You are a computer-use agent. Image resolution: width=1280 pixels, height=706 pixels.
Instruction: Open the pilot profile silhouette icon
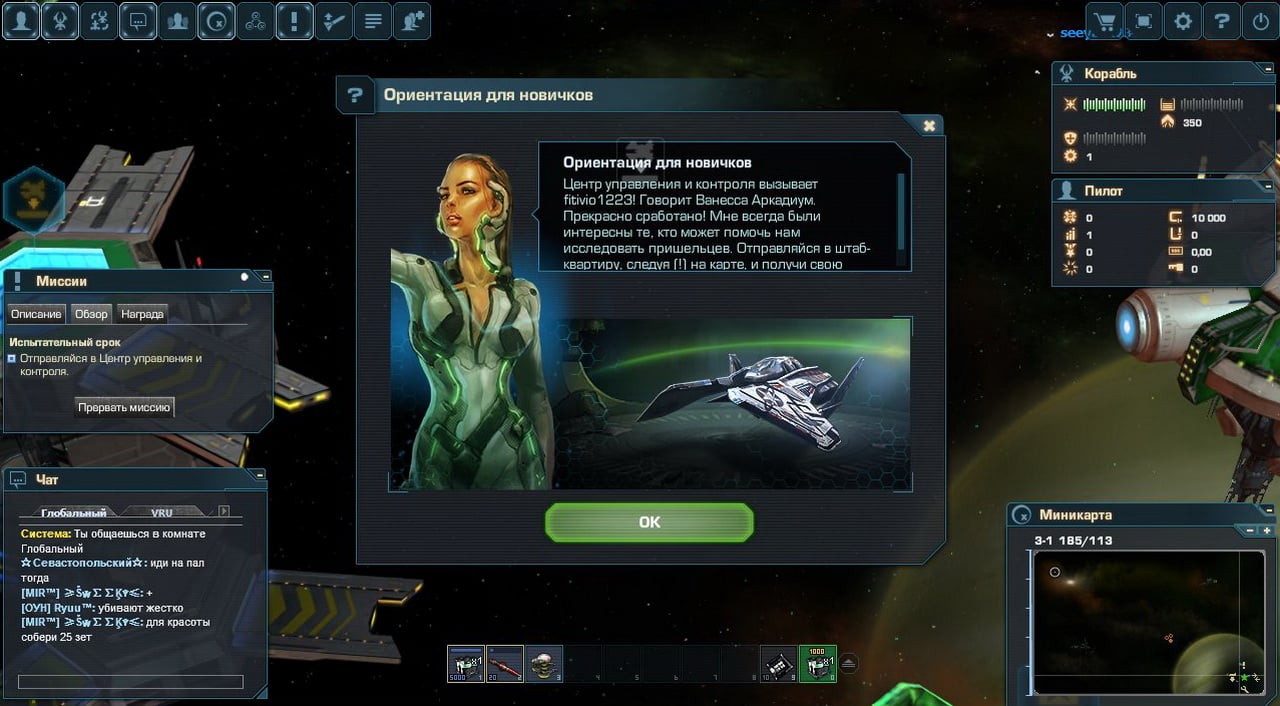(21, 21)
